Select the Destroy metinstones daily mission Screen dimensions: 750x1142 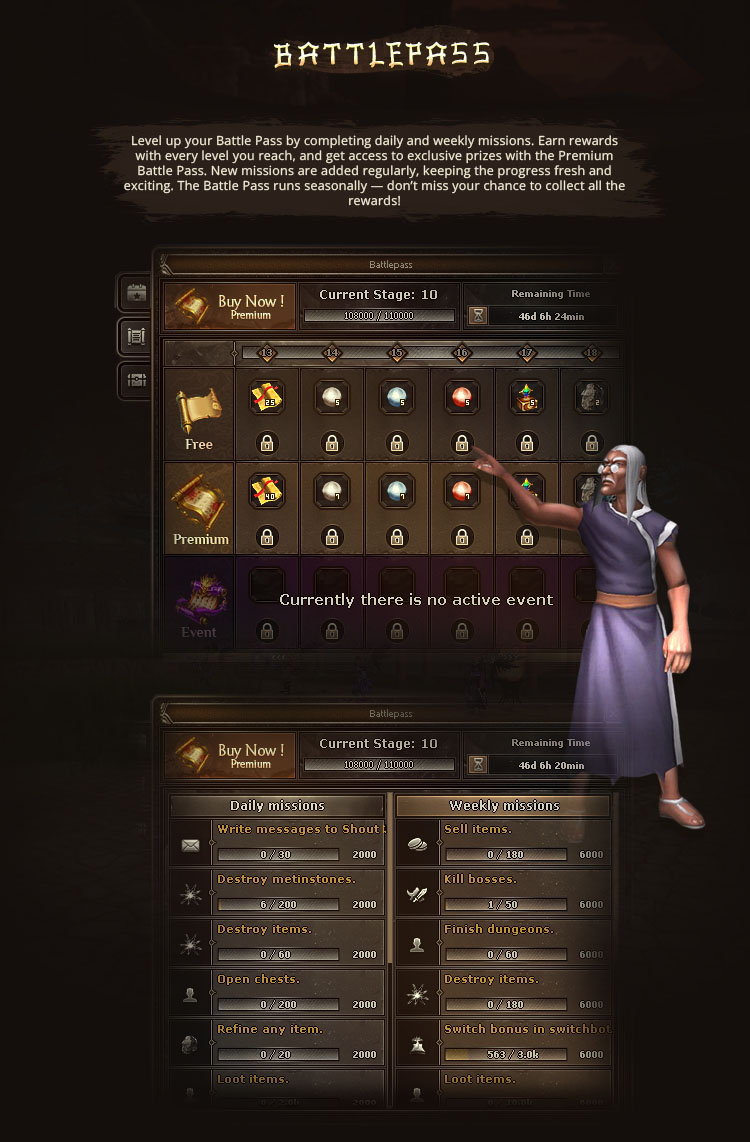[x=298, y=892]
